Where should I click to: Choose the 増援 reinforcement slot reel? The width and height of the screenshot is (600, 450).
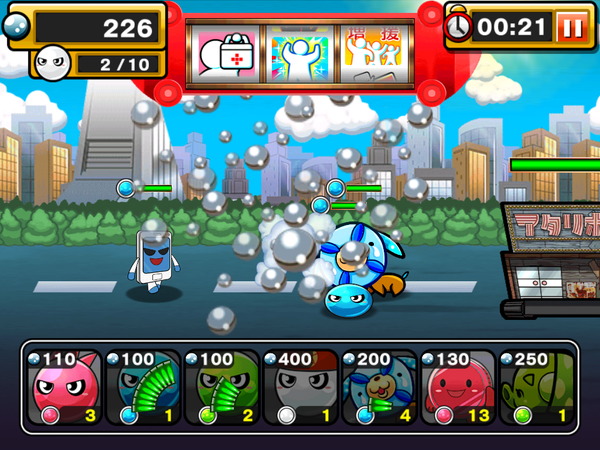(373, 53)
